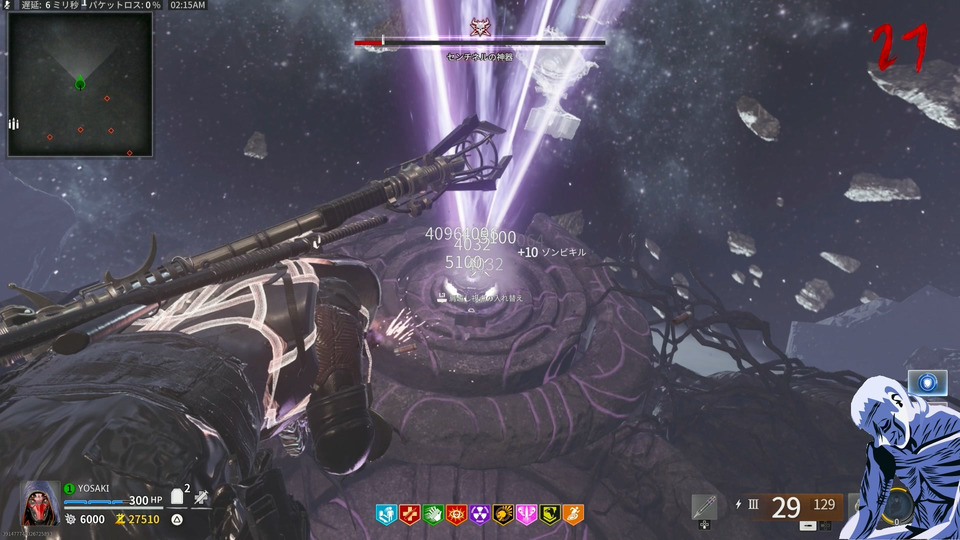960x540 pixels.
Task: Click the yellow lion head perk icon
Action: pyautogui.click(x=503, y=516)
